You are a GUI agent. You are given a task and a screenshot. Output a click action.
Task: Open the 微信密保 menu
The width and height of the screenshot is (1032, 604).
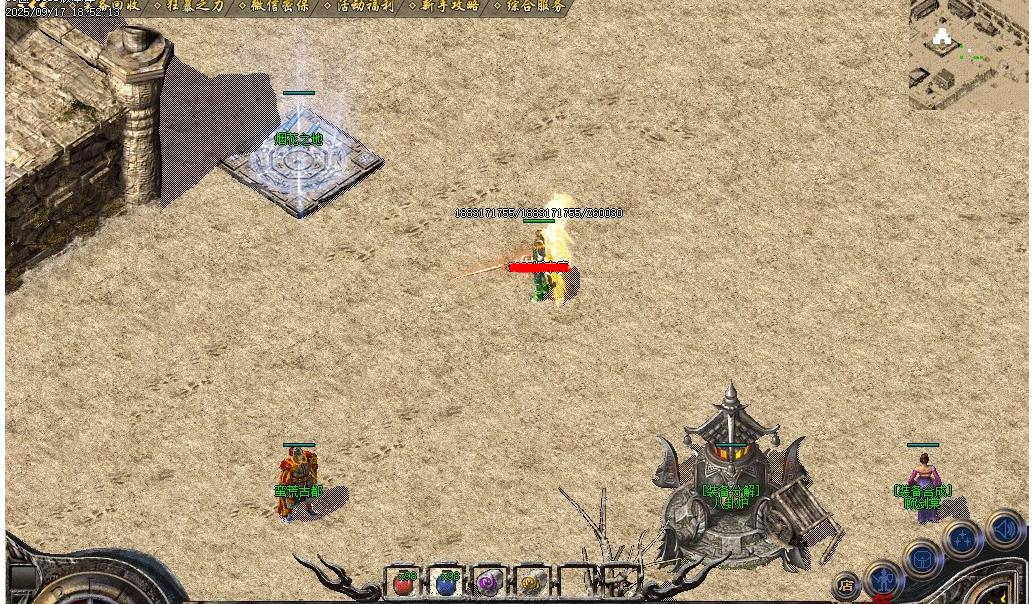click(279, 6)
